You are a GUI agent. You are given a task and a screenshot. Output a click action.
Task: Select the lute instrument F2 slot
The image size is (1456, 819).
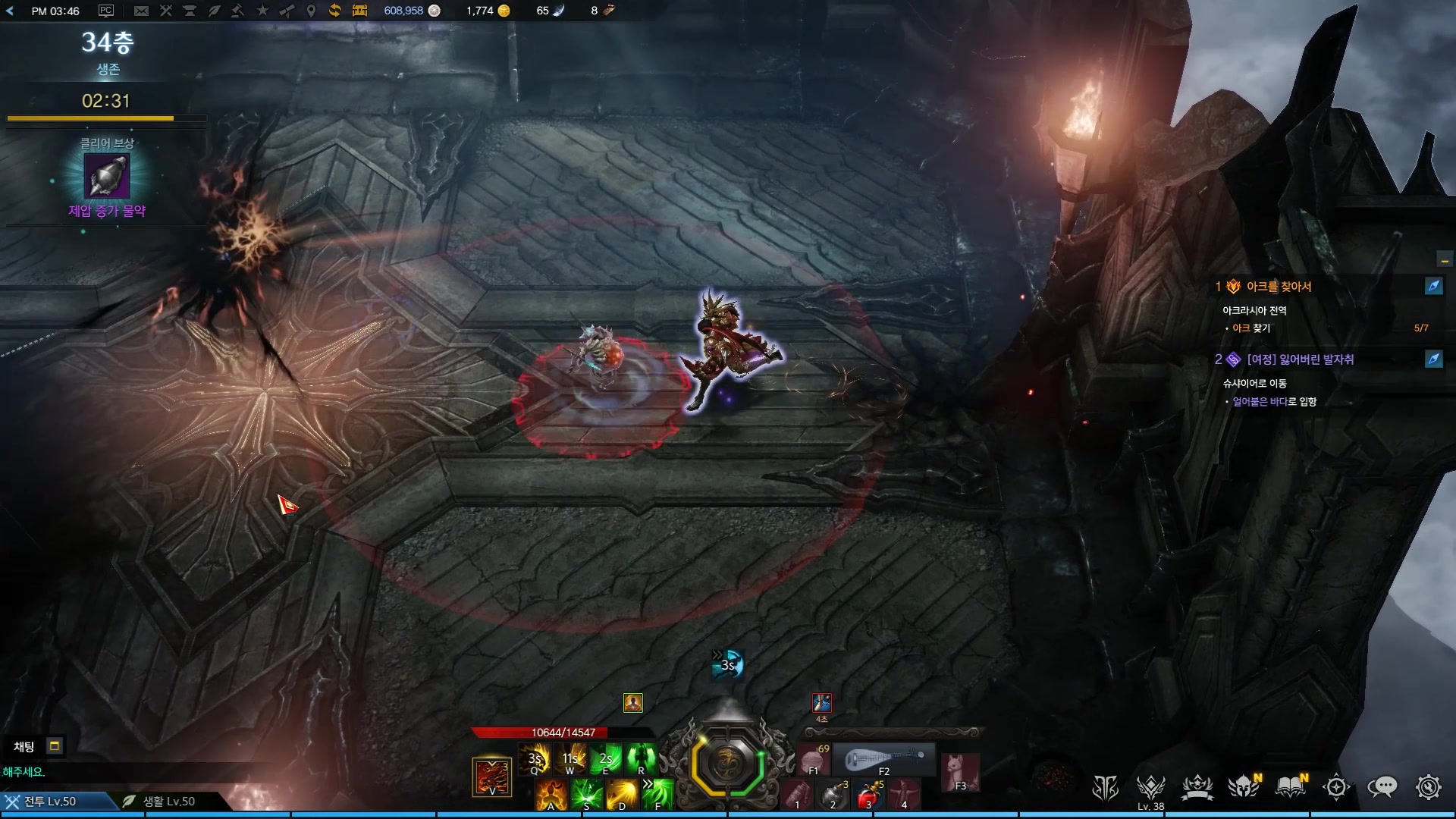(x=884, y=759)
